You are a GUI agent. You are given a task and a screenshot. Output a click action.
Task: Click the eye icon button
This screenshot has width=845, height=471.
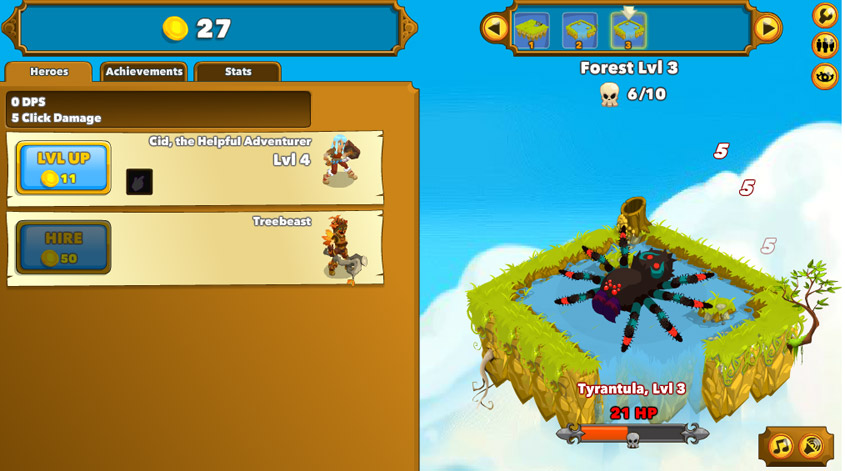pos(825,76)
